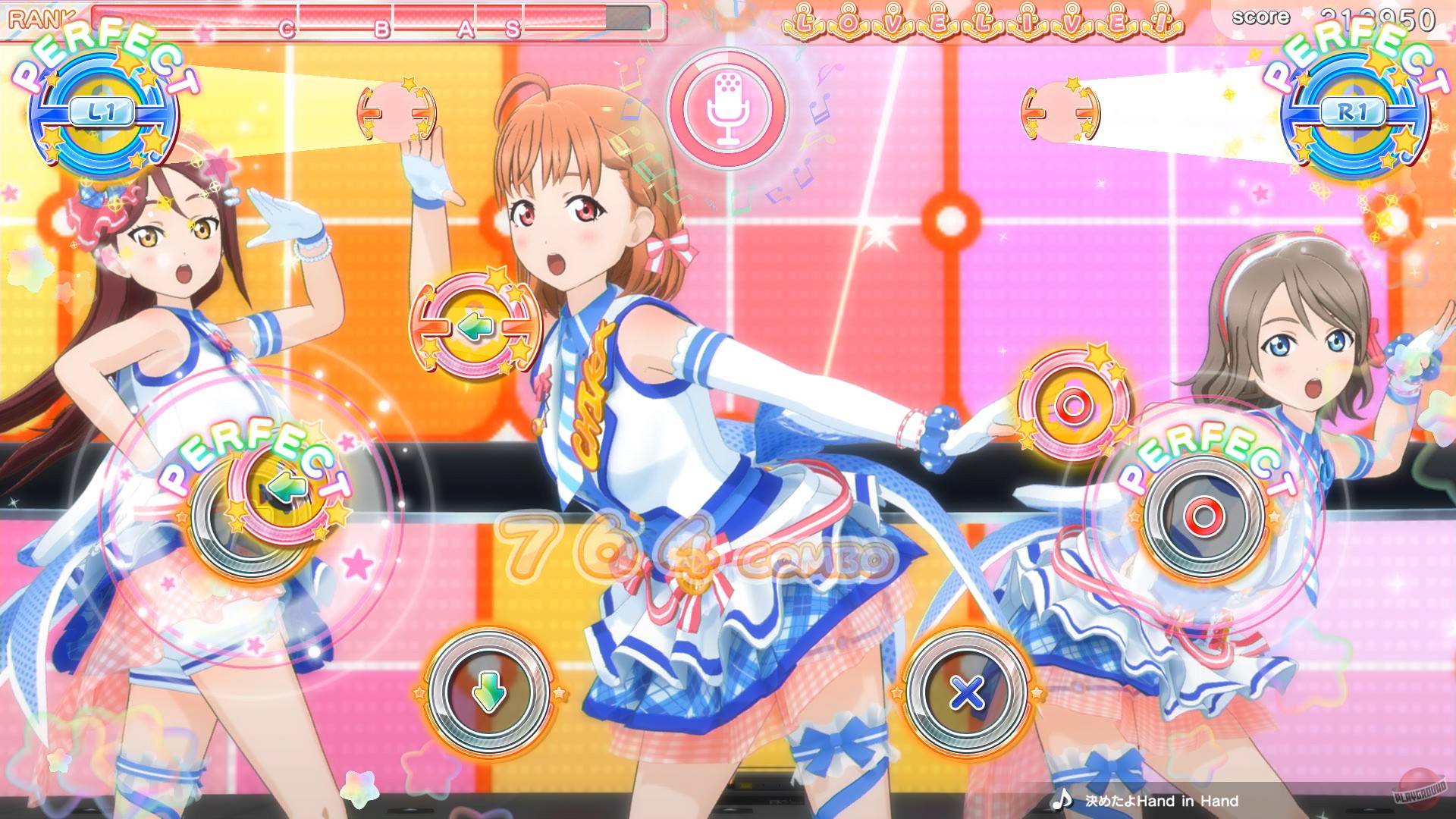
Task: Tap the hold note end marker on the left lane
Action: [x=397, y=111]
